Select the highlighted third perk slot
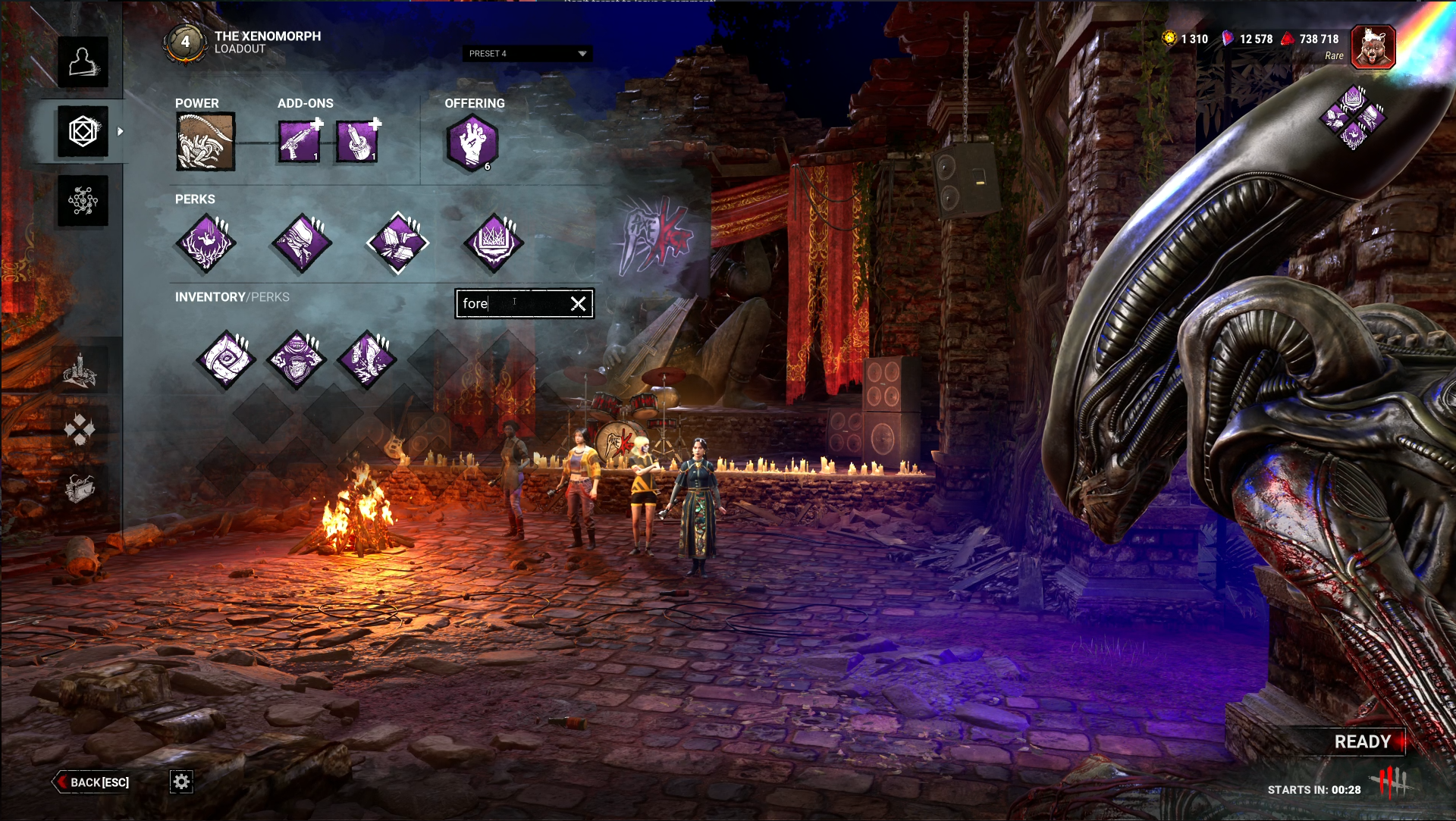This screenshot has height=821, width=1456. 398,243
